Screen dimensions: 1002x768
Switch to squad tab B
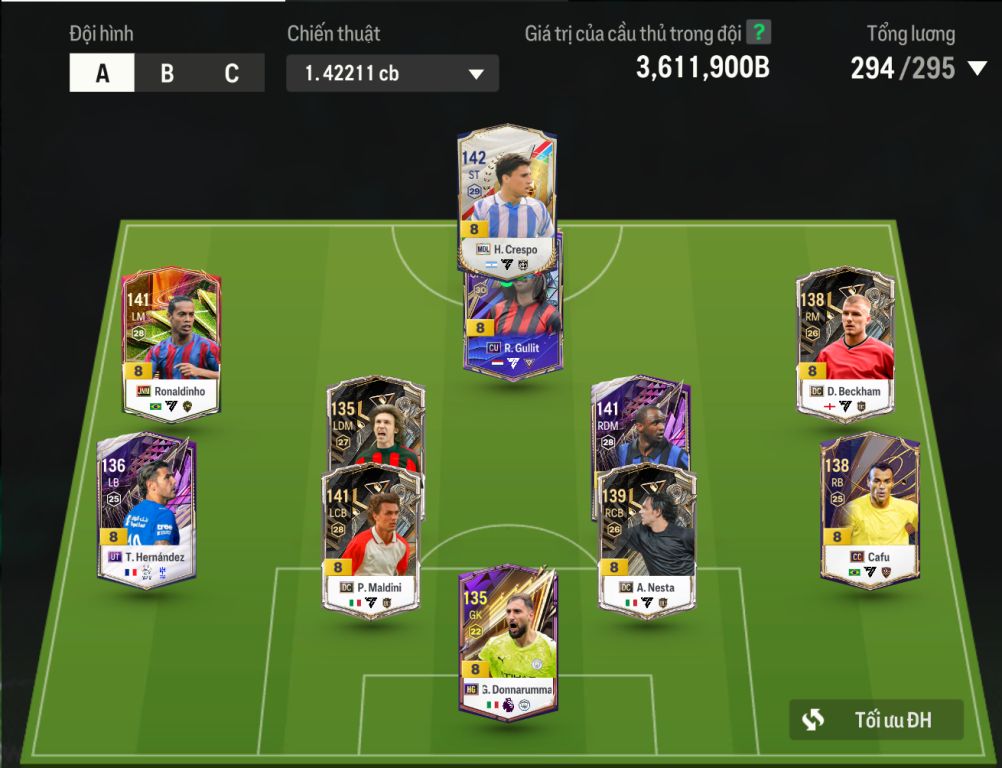click(167, 73)
